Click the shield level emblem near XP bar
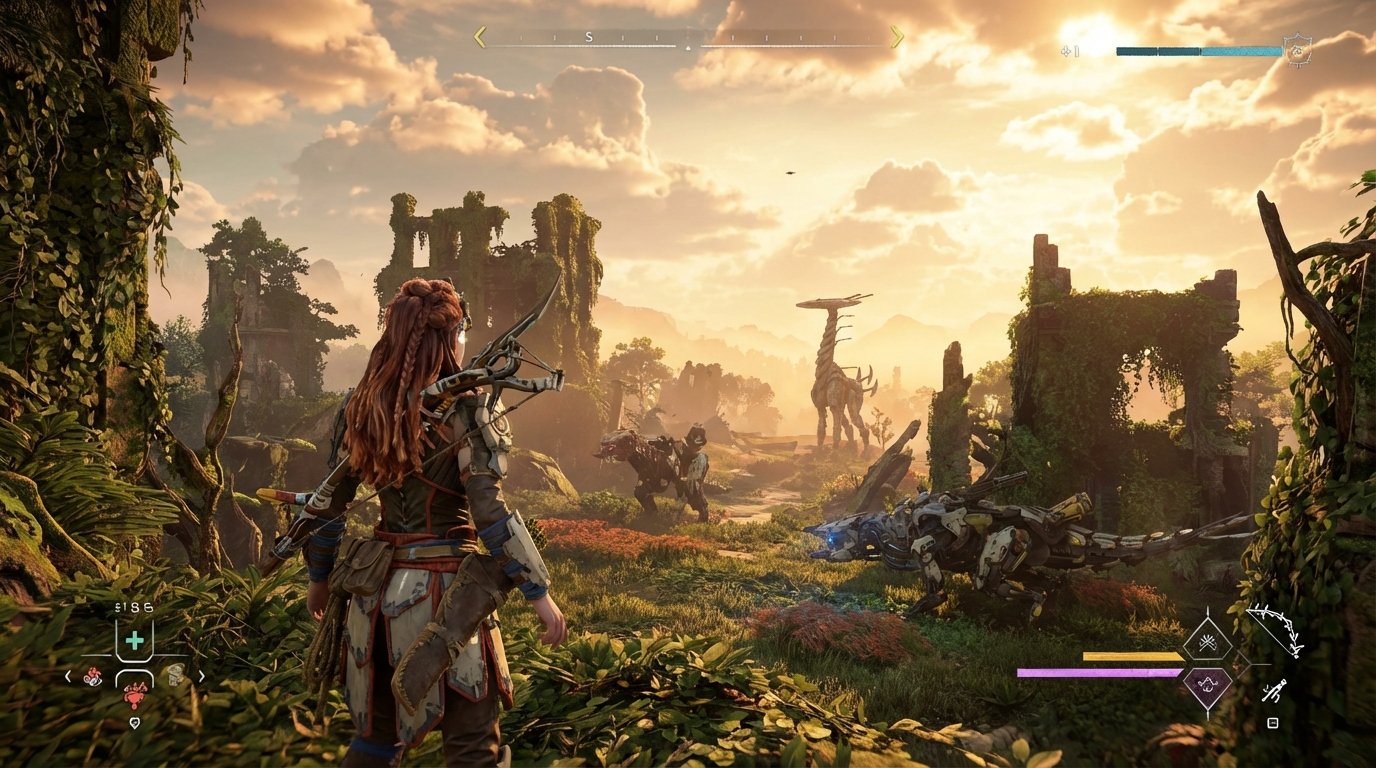 click(x=1298, y=49)
